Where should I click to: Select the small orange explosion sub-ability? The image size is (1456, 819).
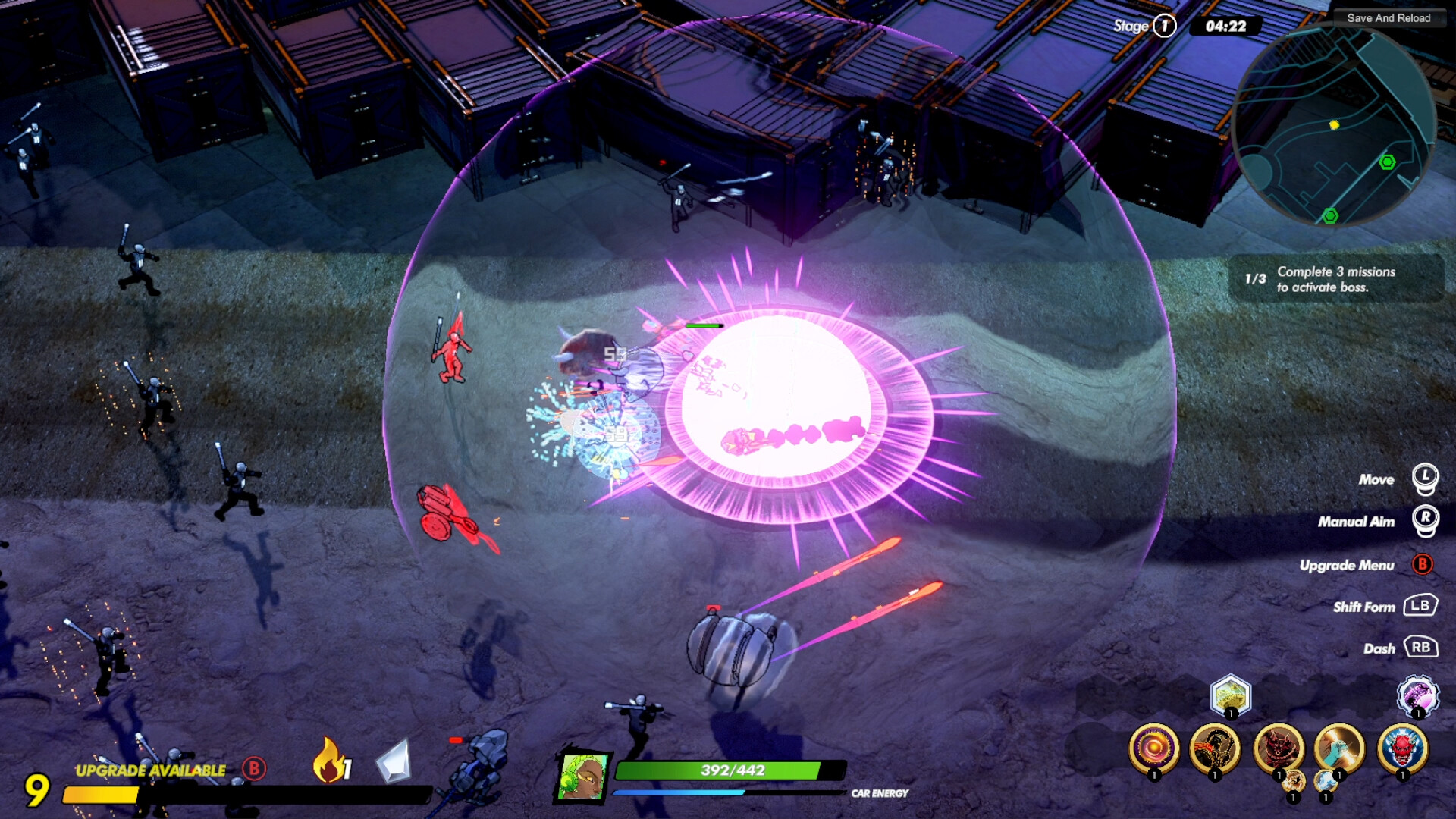click(x=1294, y=782)
